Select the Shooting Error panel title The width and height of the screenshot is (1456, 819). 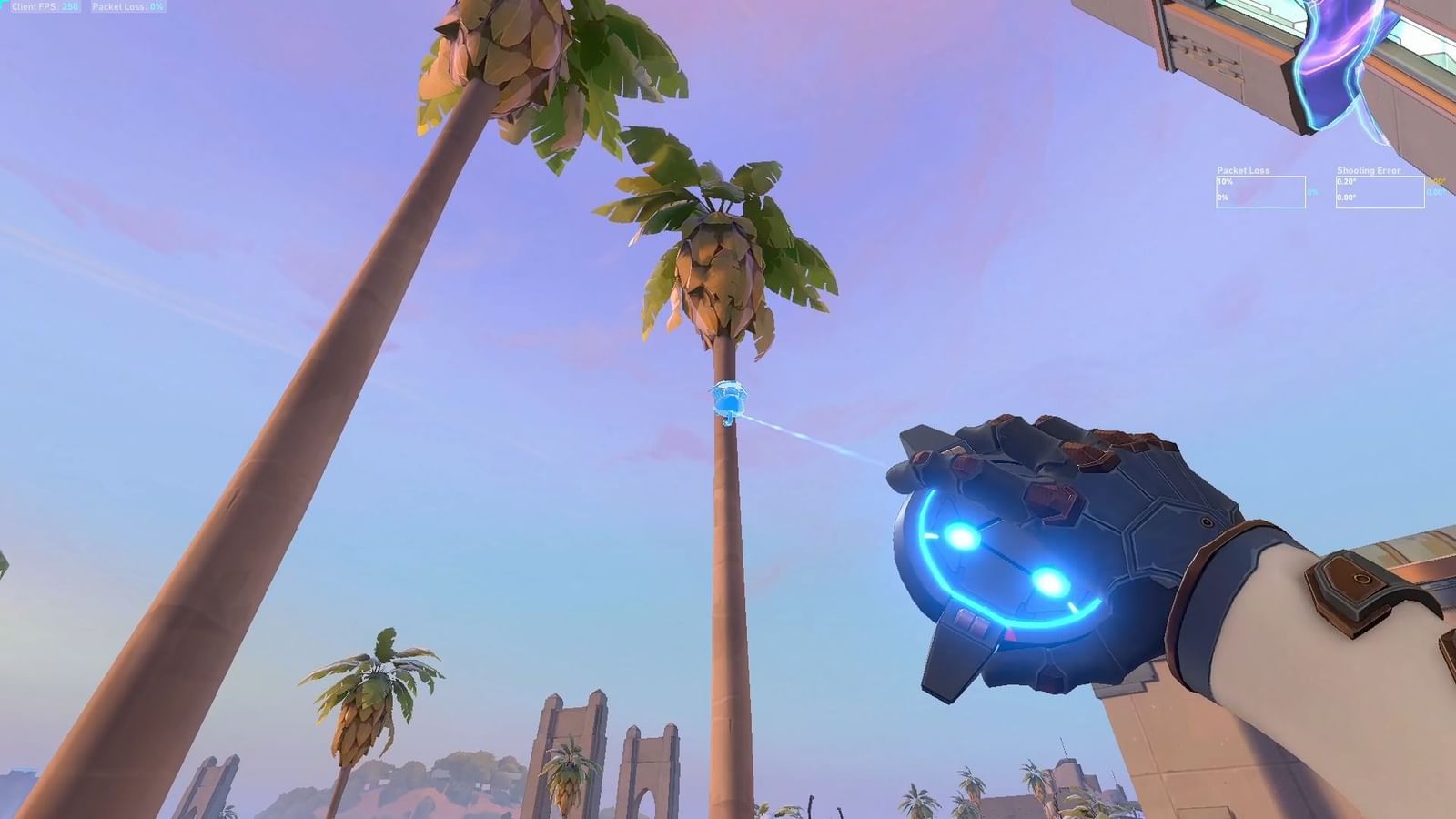pyautogui.click(x=1368, y=170)
